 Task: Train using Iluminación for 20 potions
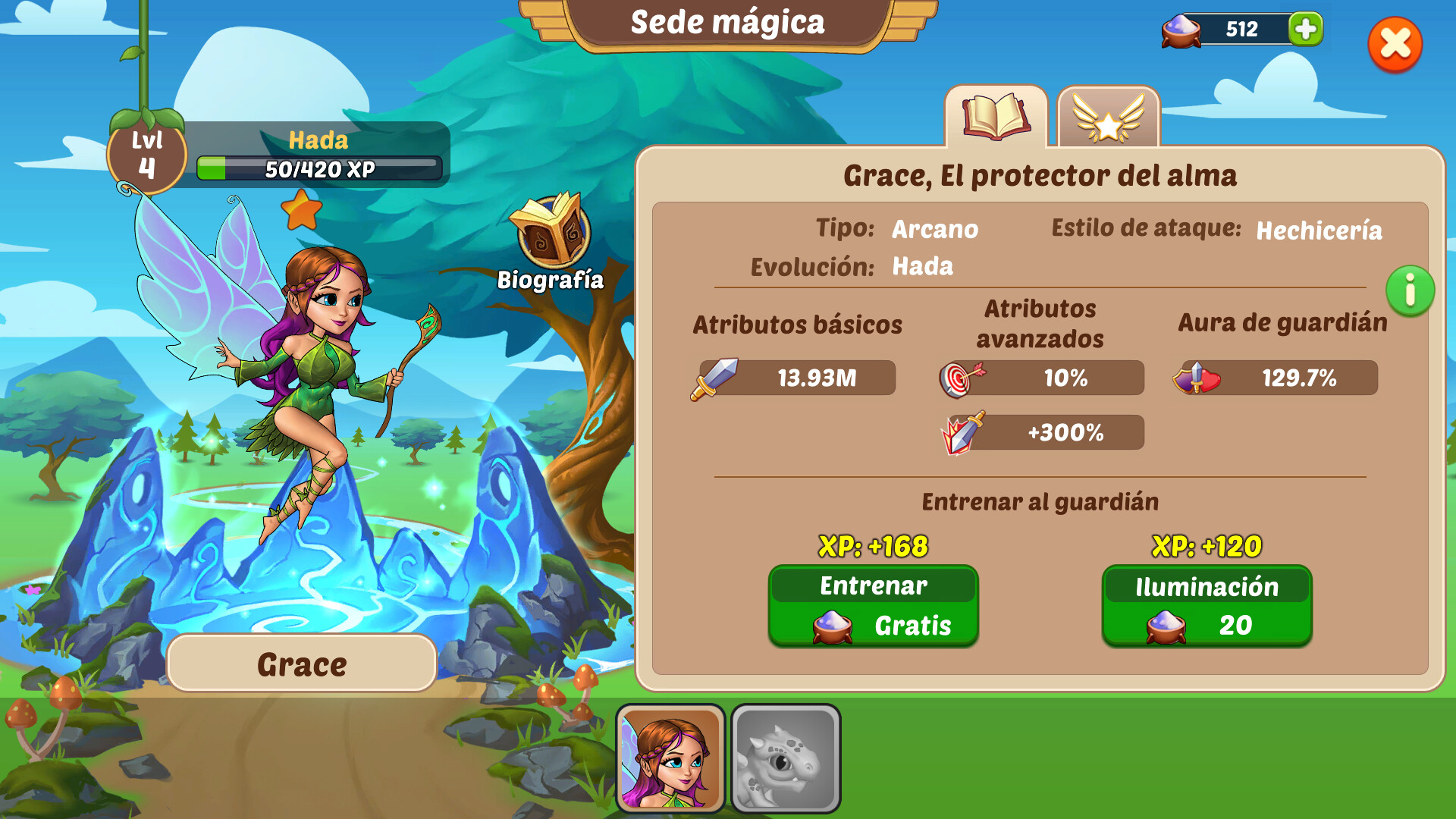(x=1206, y=605)
